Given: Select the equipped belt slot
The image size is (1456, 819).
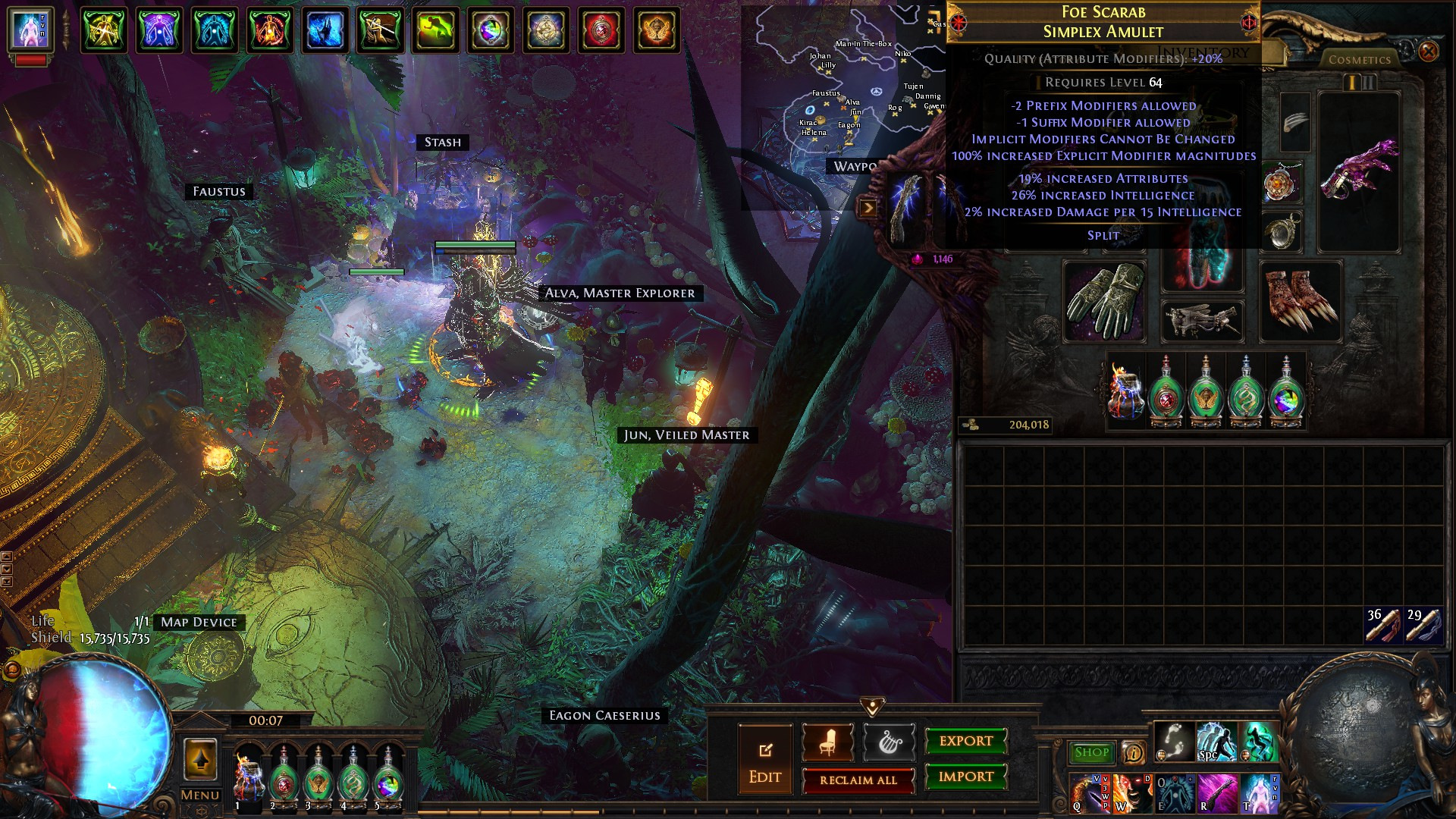Looking at the screenshot, I should pyautogui.click(x=1201, y=319).
